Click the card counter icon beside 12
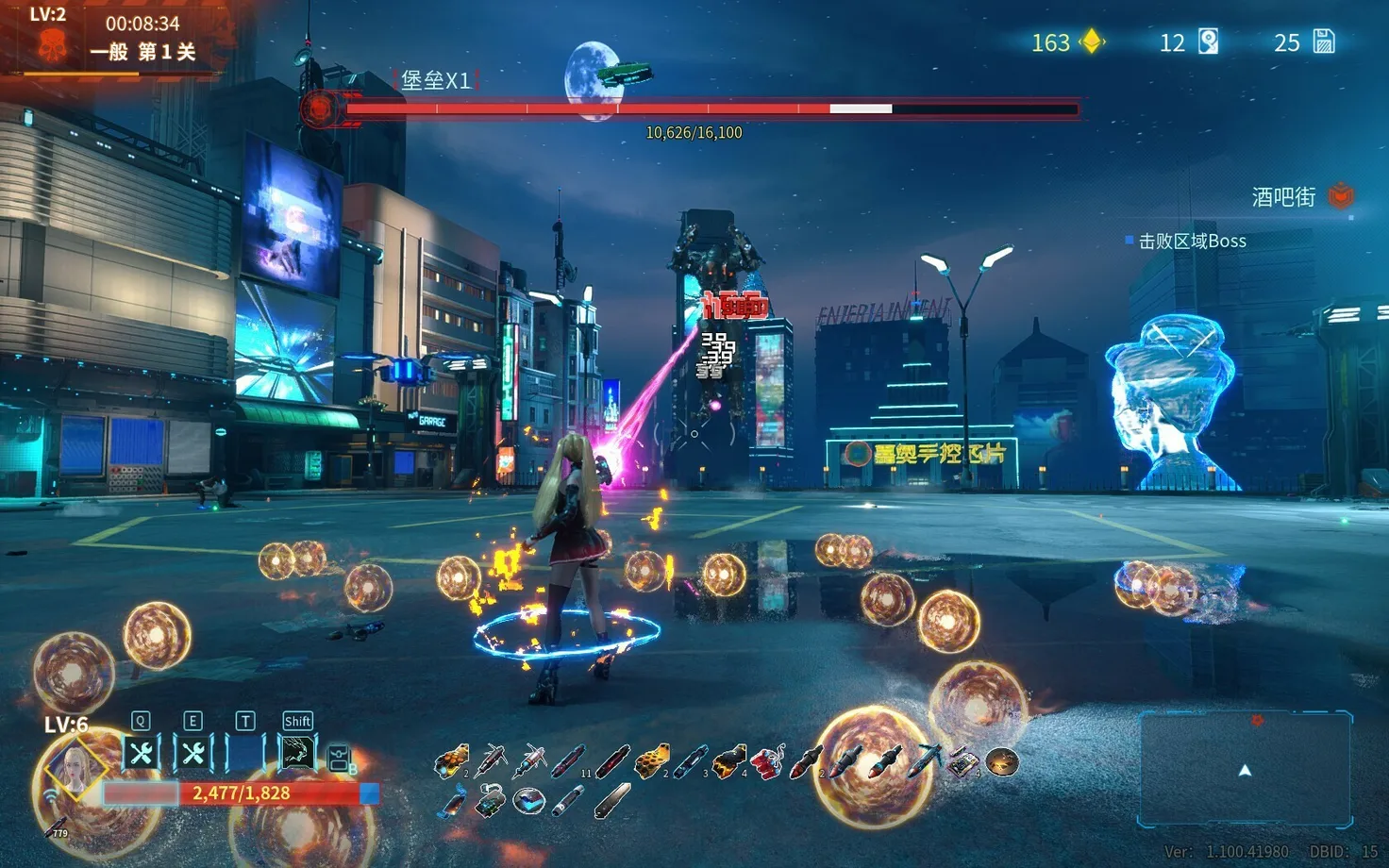The height and width of the screenshot is (868, 1389). [x=1208, y=42]
